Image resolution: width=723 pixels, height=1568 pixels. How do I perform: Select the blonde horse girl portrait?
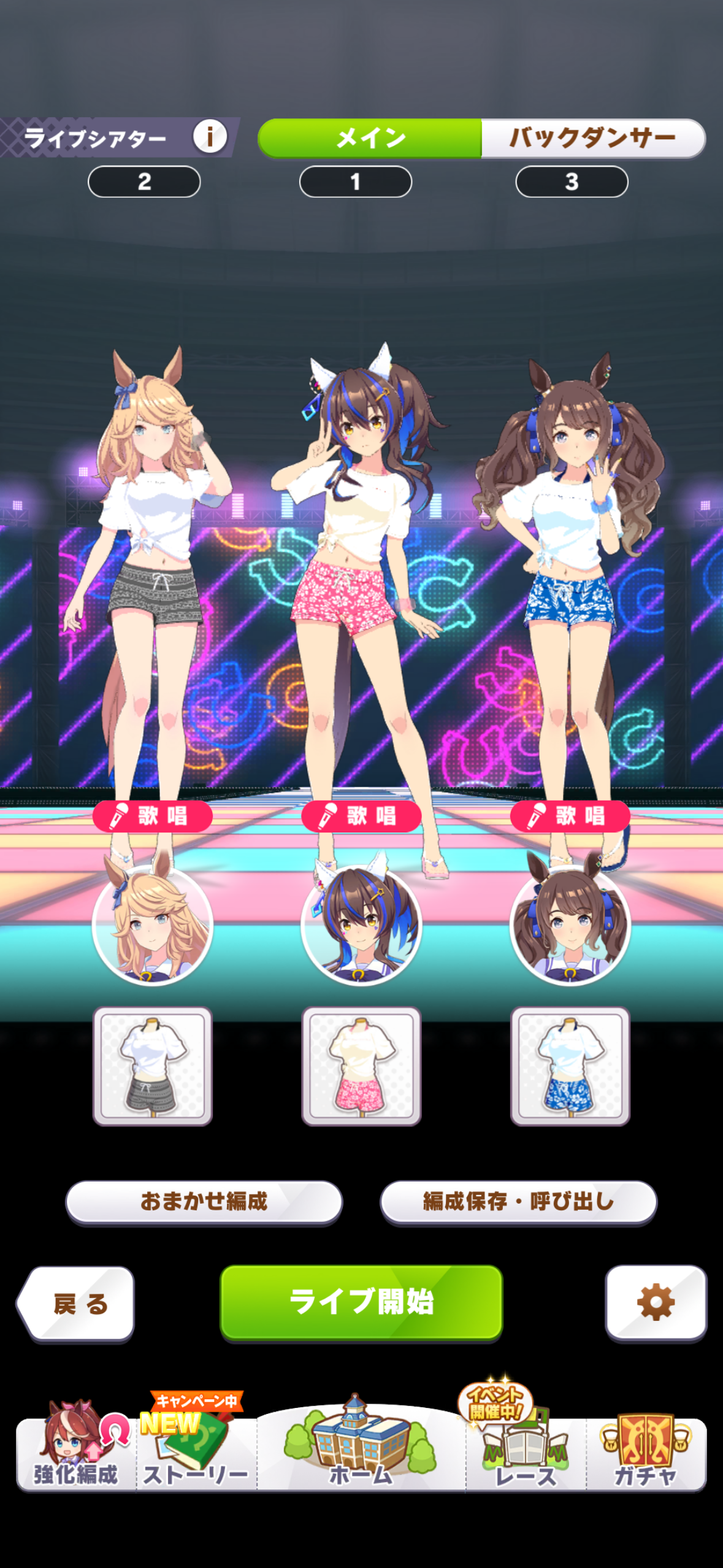[x=153, y=923]
